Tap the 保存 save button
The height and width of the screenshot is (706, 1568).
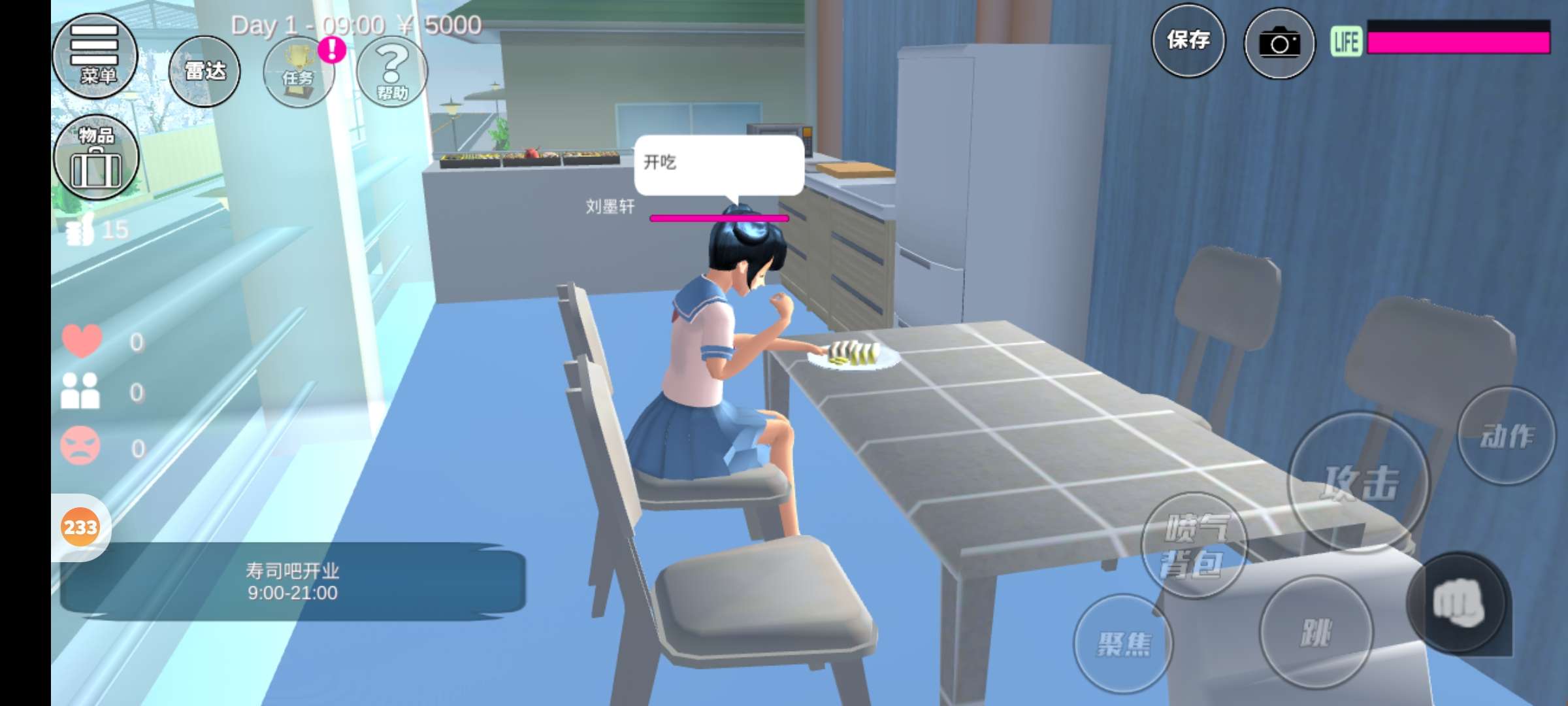[1188, 41]
